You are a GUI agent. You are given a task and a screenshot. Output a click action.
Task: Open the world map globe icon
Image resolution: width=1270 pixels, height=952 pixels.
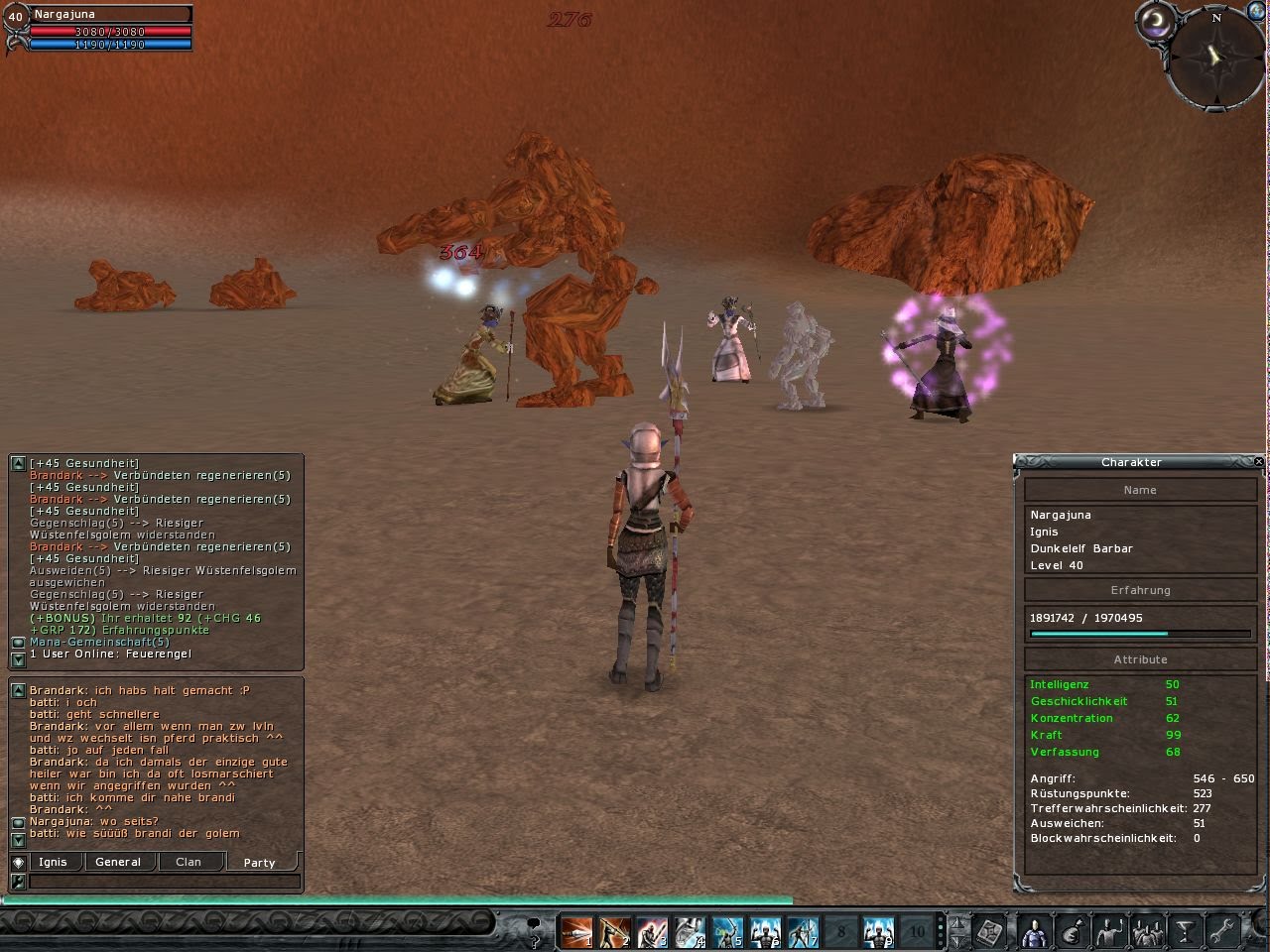1257,10
